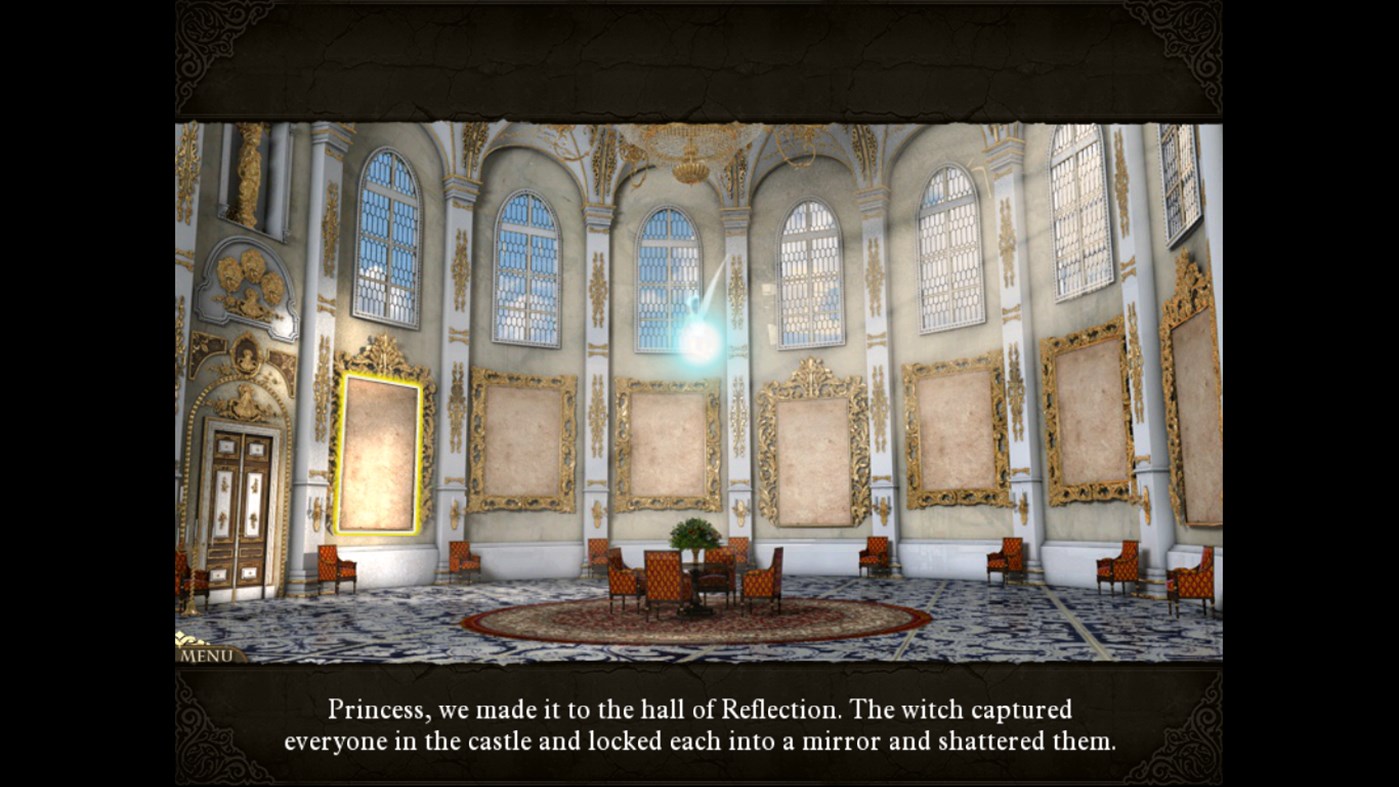Image resolution: width=1399 pixels, height=787 pixels.
Task: Open the MENU flag in the corner
Action: click(x=205, y=654)
